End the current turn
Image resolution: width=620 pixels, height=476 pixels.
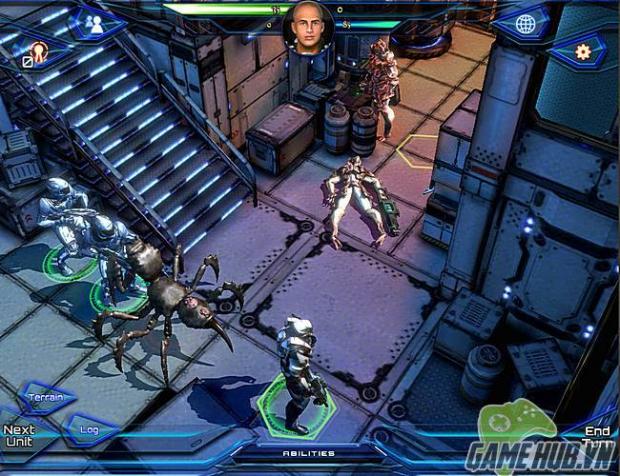(x=598, y=437)
